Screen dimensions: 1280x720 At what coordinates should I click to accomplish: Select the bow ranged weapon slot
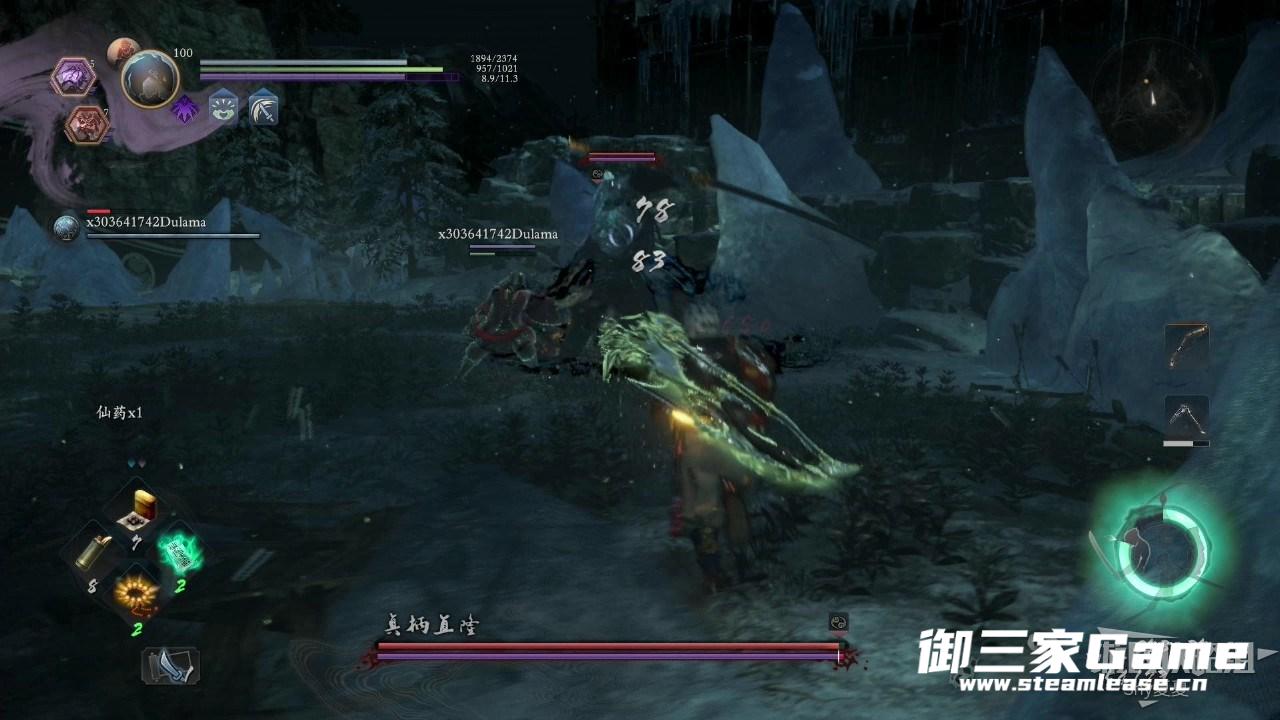[1186, 346]
